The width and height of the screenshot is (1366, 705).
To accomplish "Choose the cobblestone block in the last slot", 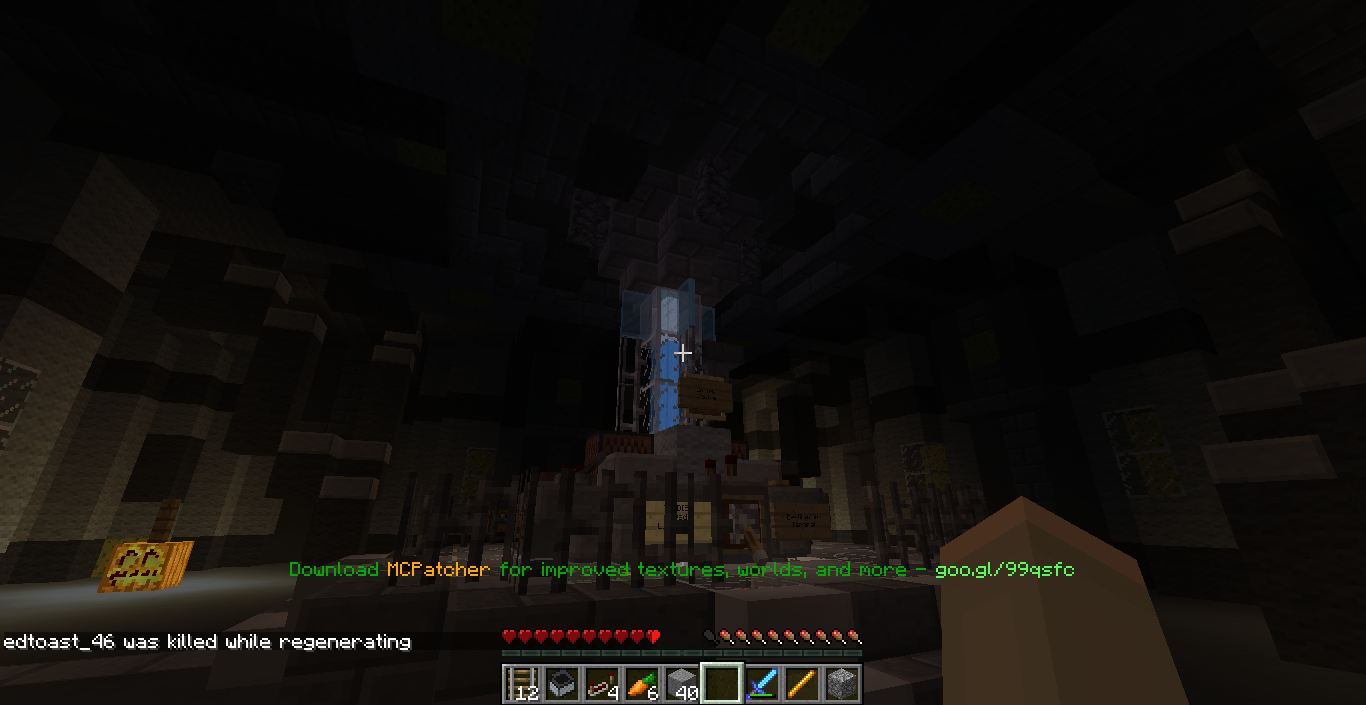I will click(x=842, y=683).
